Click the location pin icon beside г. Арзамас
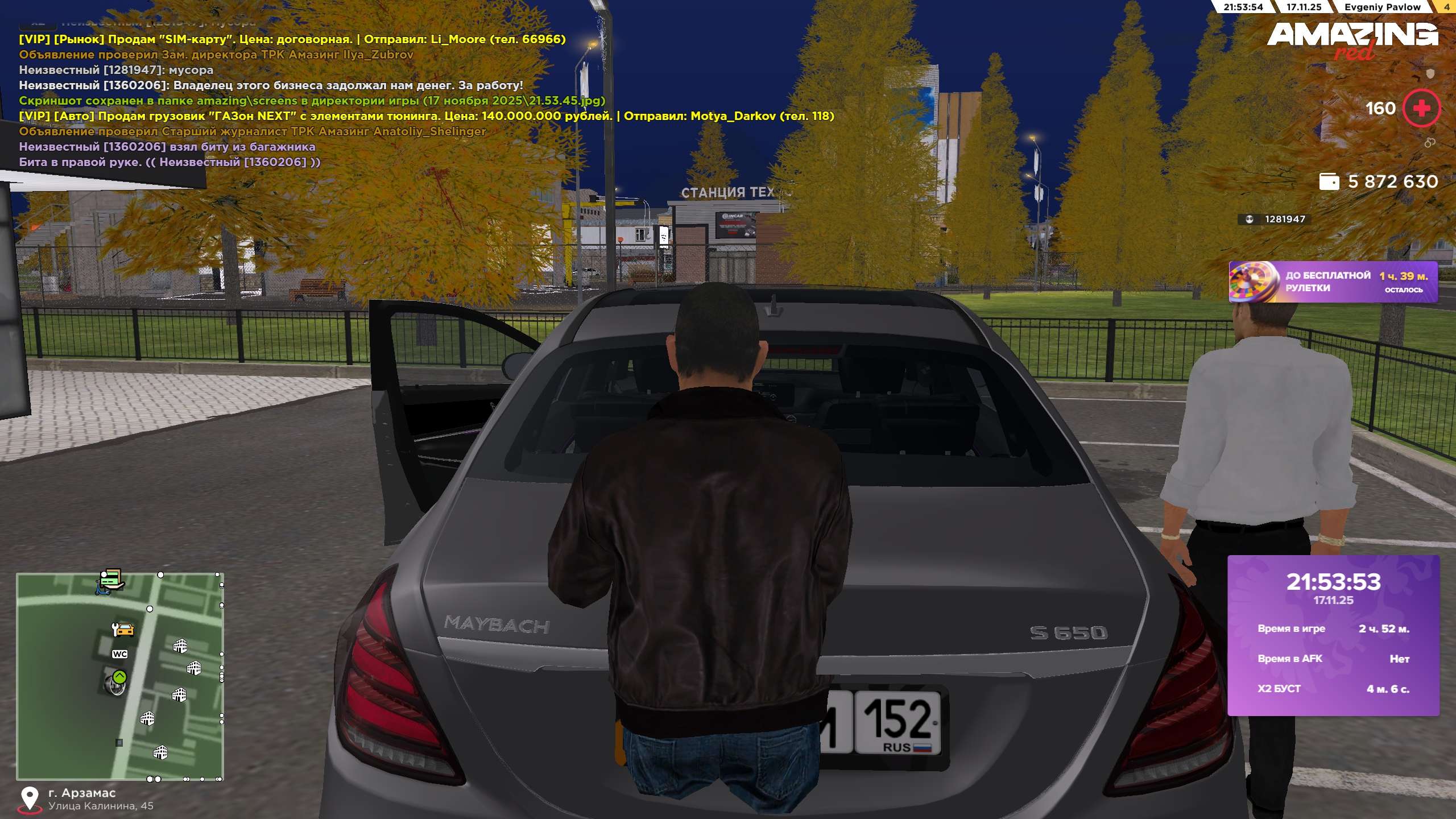This screenshot has width=1456, height=819. 30,799
